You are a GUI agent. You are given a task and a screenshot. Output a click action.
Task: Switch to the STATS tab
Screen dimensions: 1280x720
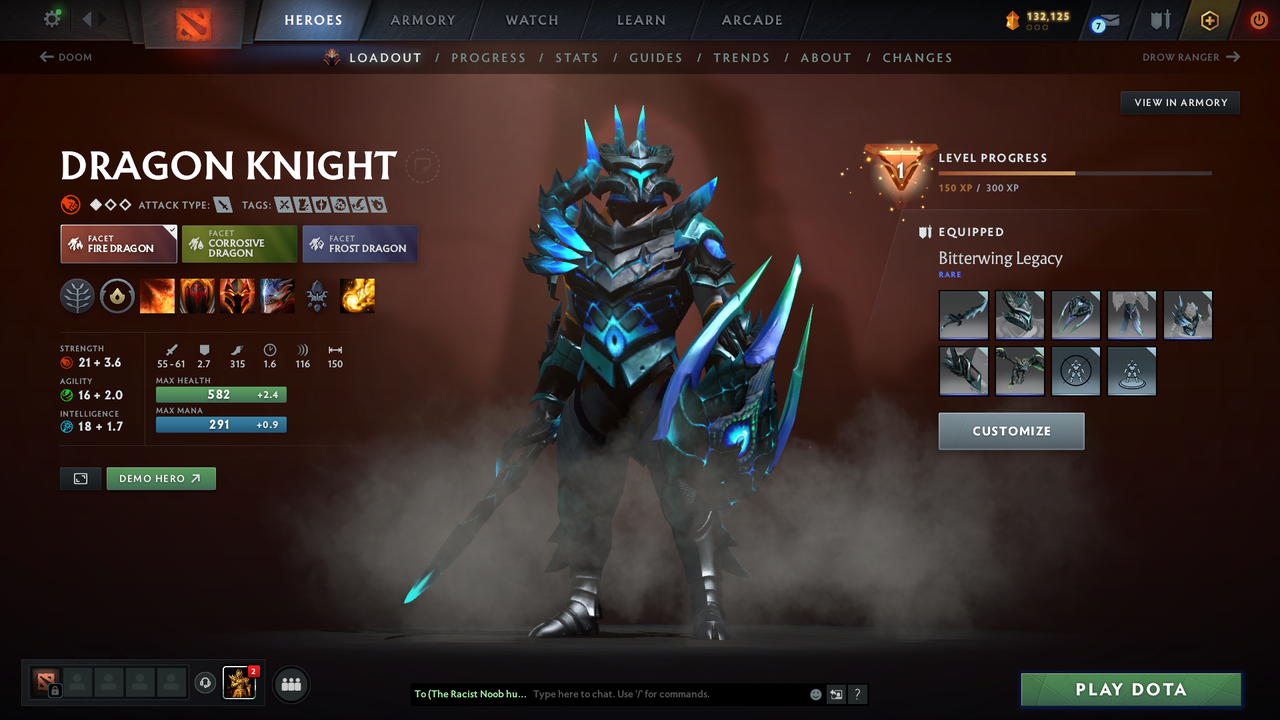577,57
